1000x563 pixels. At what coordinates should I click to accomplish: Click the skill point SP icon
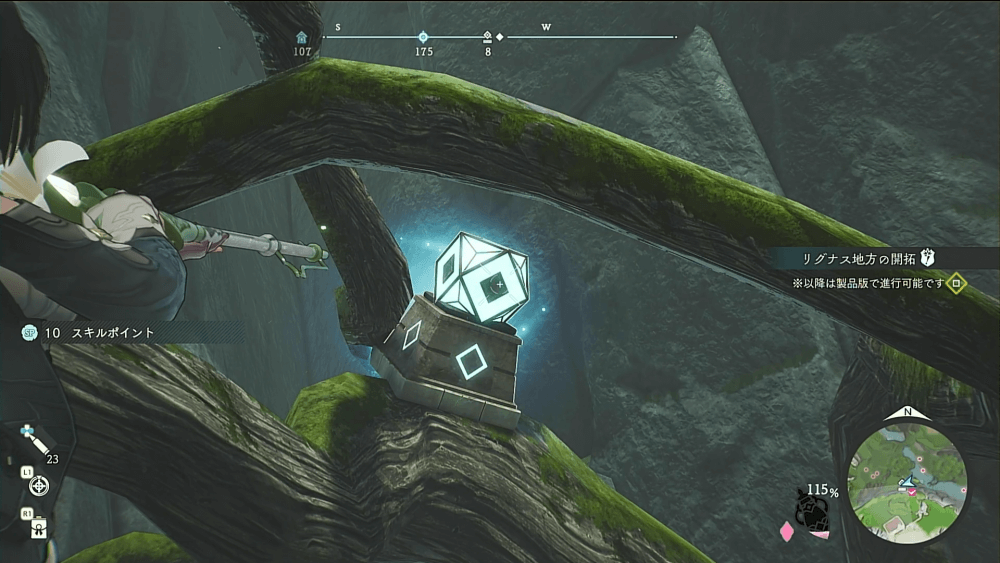pos(30,332)
